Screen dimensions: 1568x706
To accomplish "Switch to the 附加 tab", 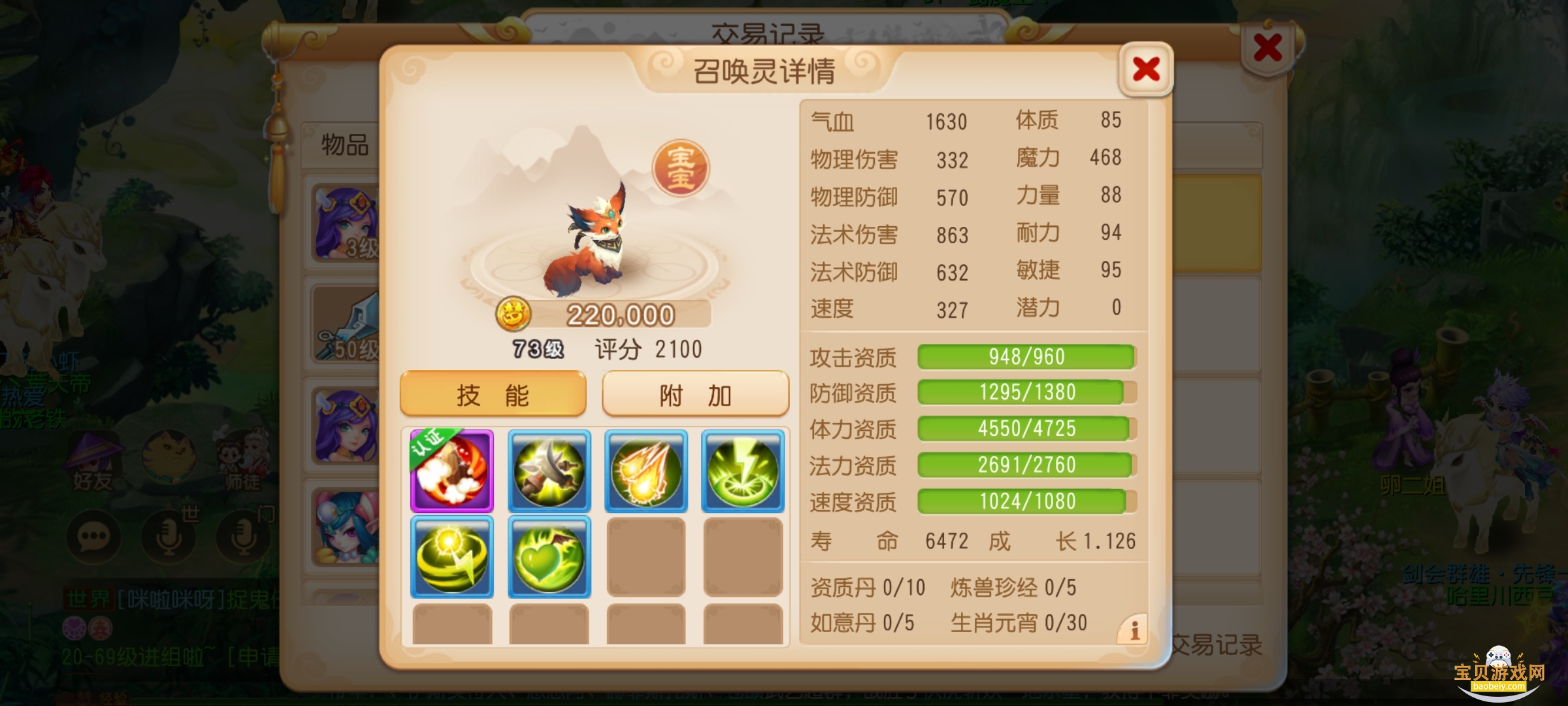I will pyautogui.click(x=694, y=394).
